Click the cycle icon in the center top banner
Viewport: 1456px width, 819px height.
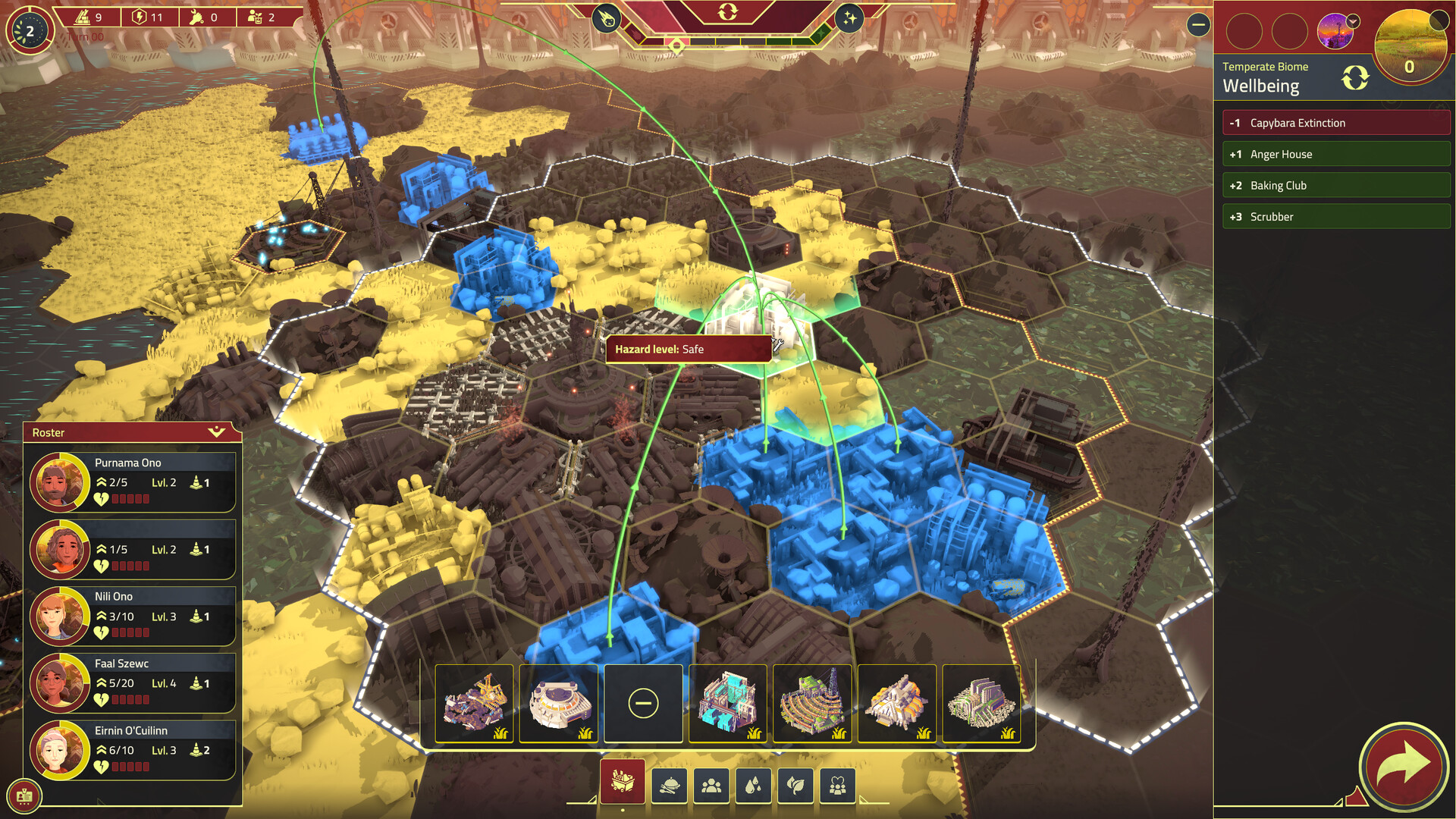pyautogui.click(x=727, y=12)
